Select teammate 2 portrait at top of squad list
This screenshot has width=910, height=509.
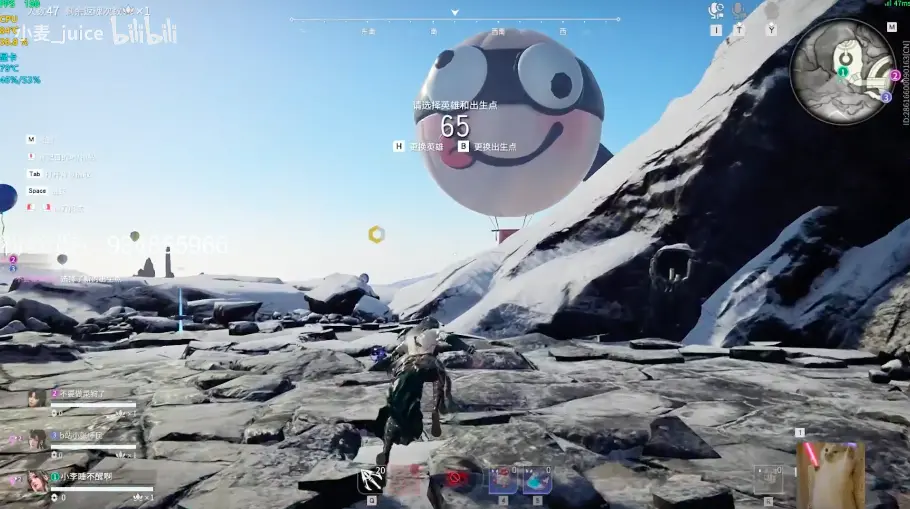click(x=38, y=398)
